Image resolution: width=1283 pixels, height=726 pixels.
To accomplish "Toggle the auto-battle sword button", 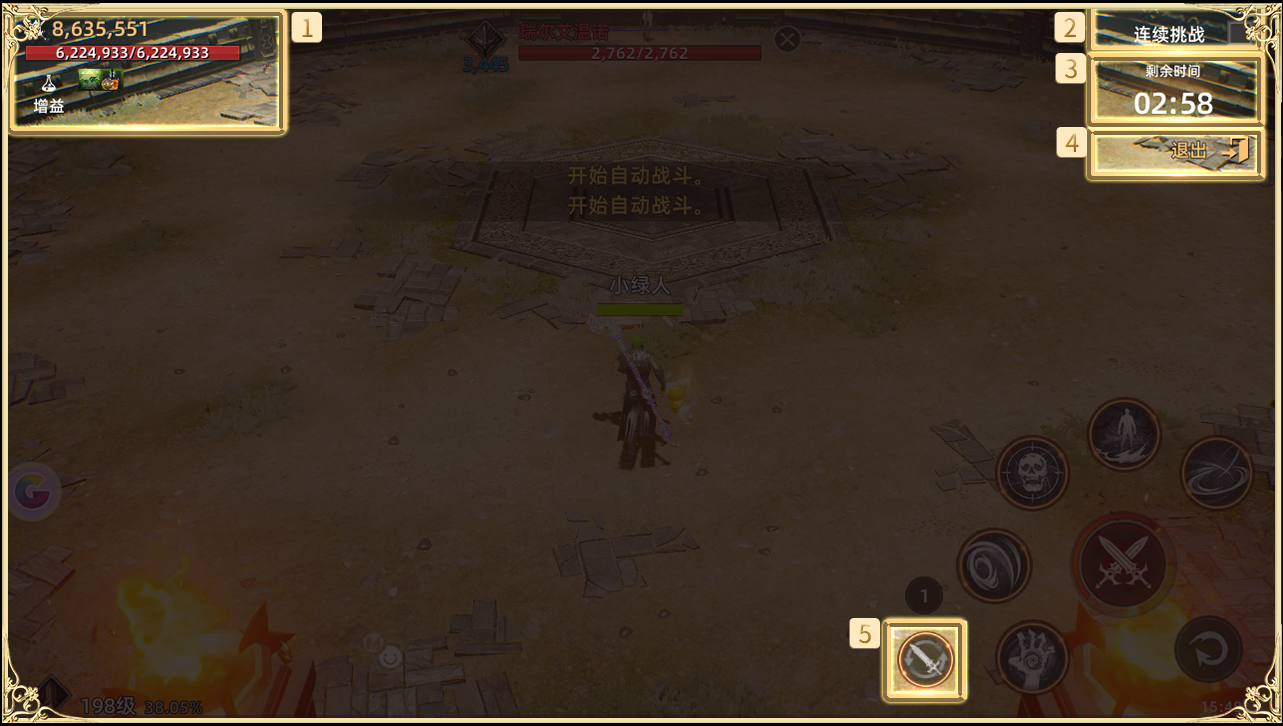I will click(x=925, y=659).
